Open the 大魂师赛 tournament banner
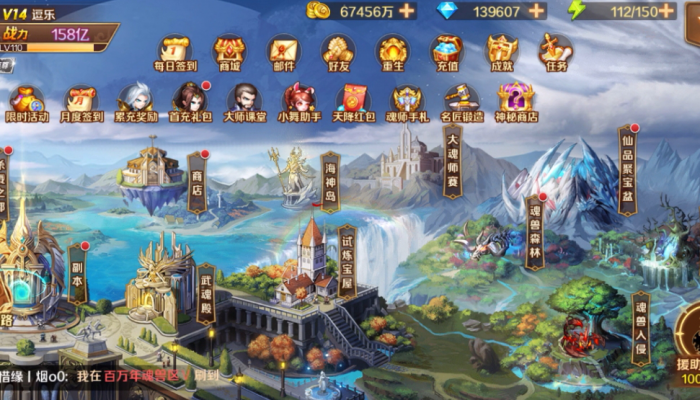Viewport: 700px width, 400px height. pyautogui.click(x=452, y=160)
